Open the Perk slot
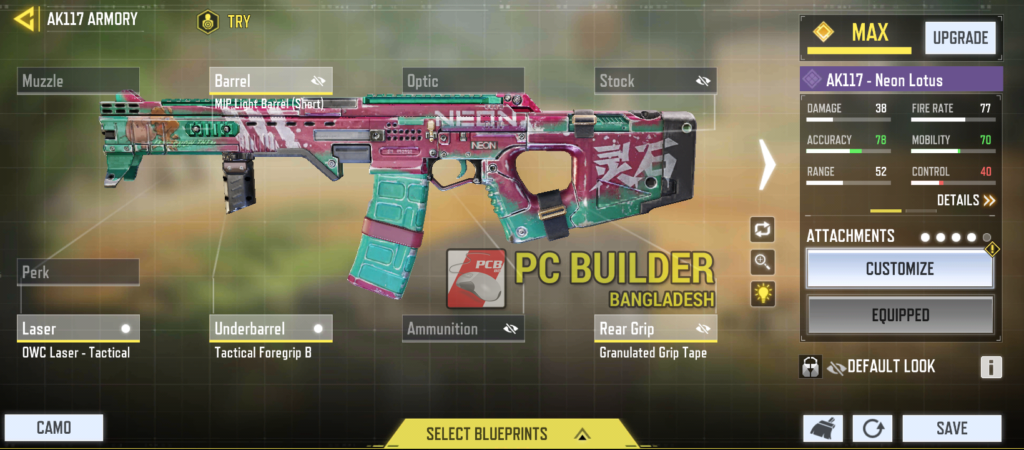 point(78,272)
